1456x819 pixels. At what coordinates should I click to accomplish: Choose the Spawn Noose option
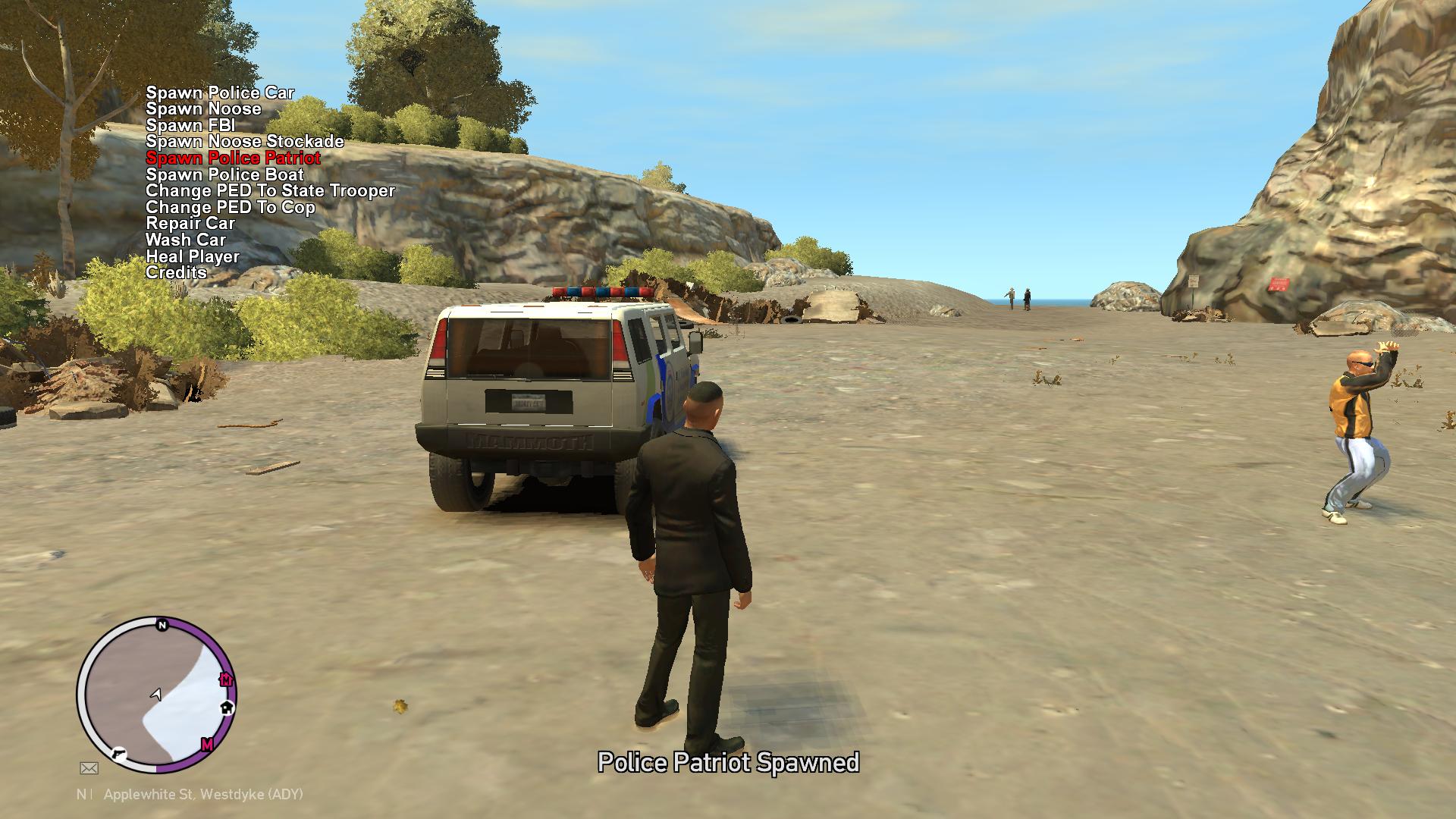(x=203, y=109)
